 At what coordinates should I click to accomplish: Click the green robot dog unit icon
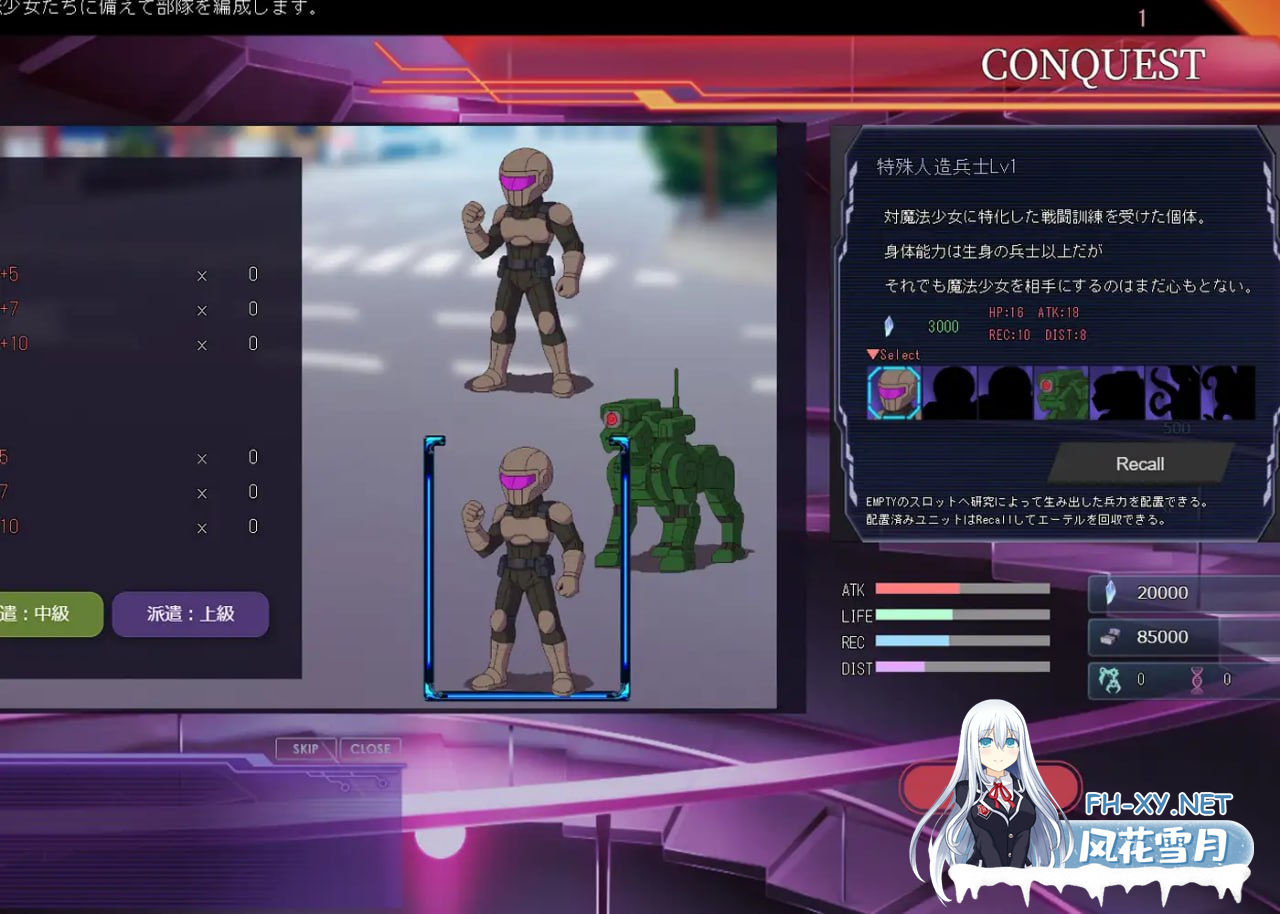(x=1061, y=393)
